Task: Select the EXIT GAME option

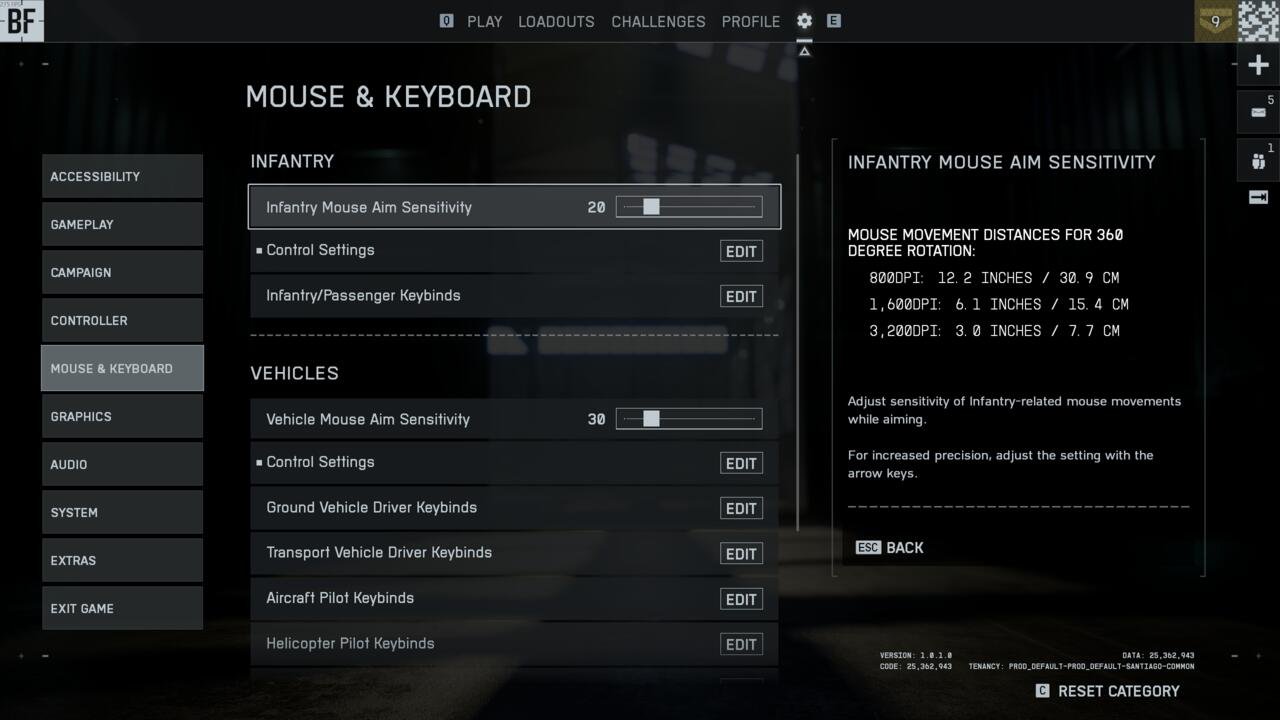Action: (122, 608)
